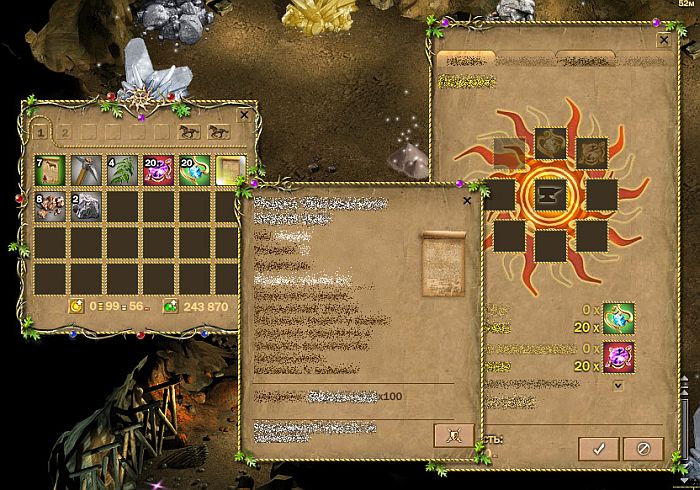Confirm crafting with the checkmark button
Viewport: 700px width, 490px height.
(x=598, y=448)
